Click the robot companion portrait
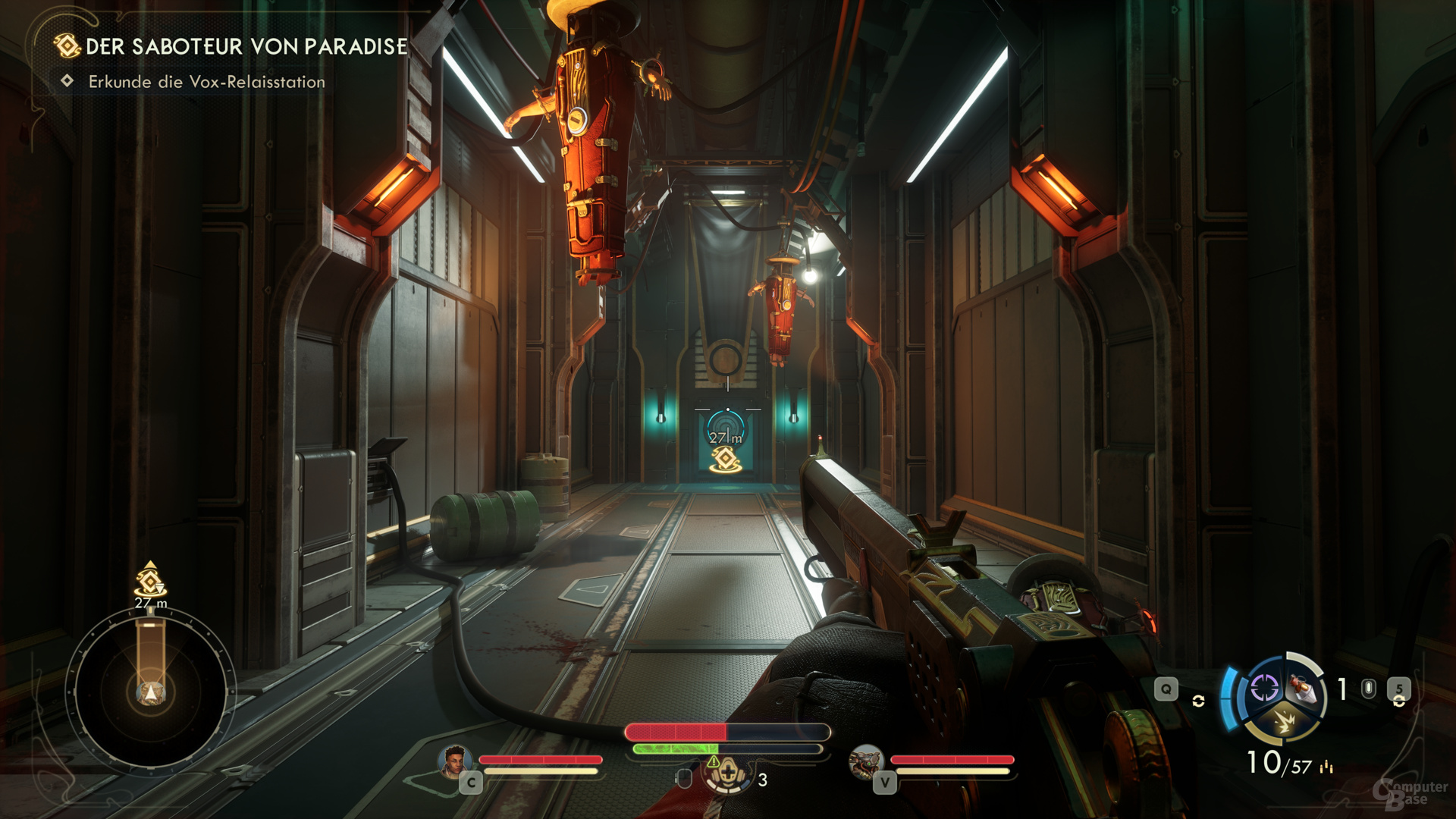 pyautogui.click(x=865, y=761)
